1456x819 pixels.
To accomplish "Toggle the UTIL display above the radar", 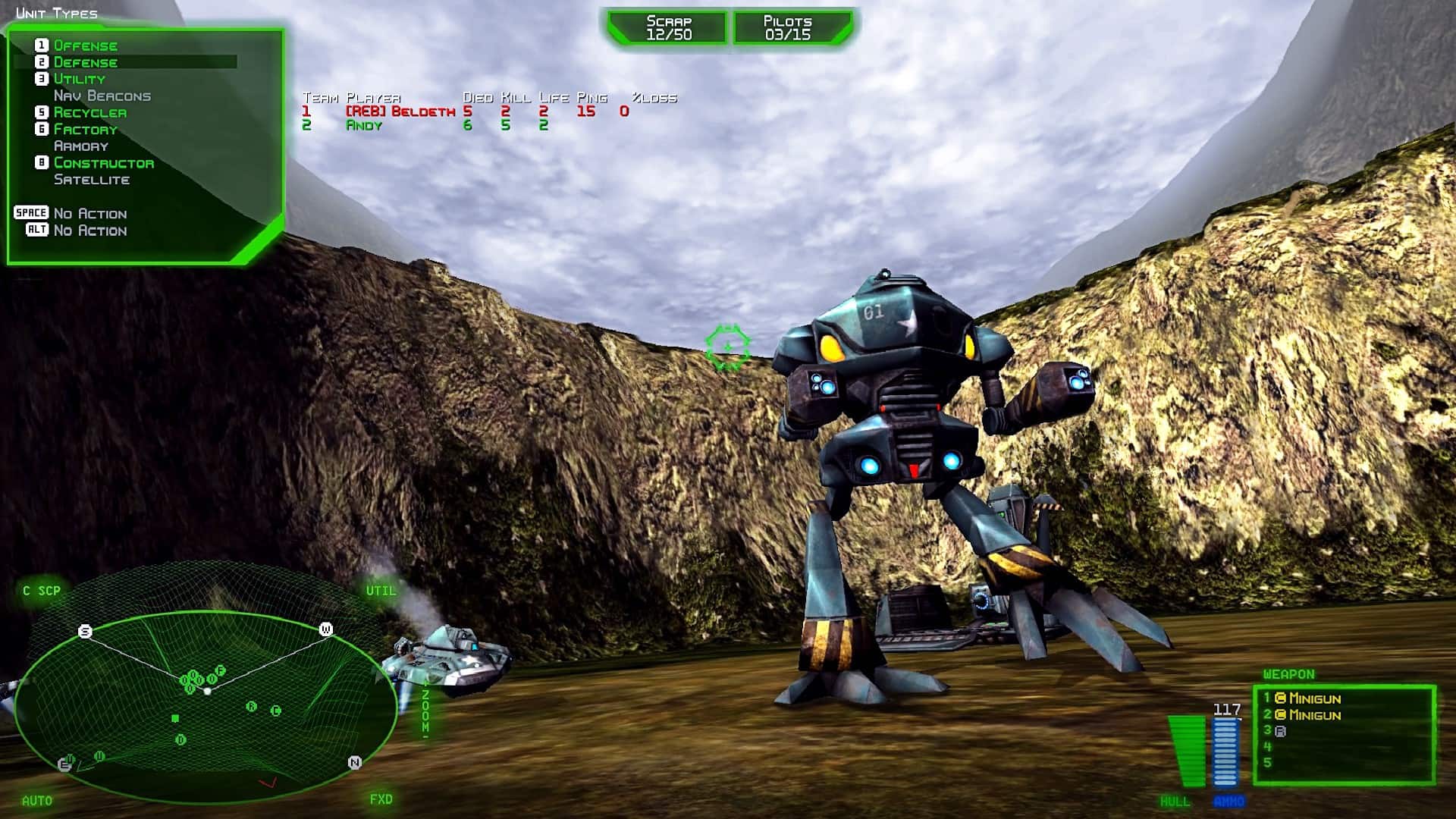I will pyautogui.click(x=381, y=588).
